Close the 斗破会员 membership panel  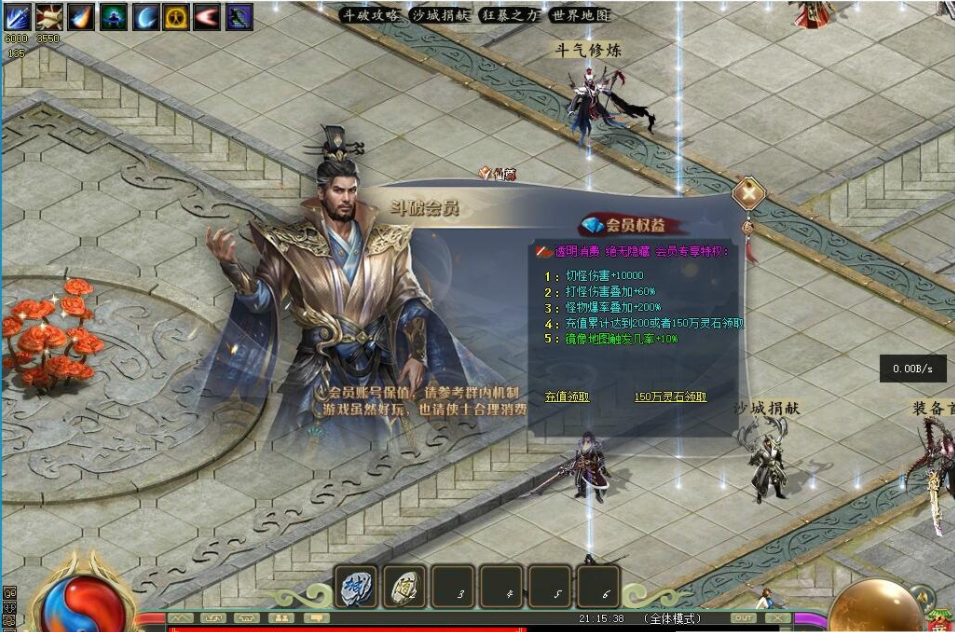point(747,193)
